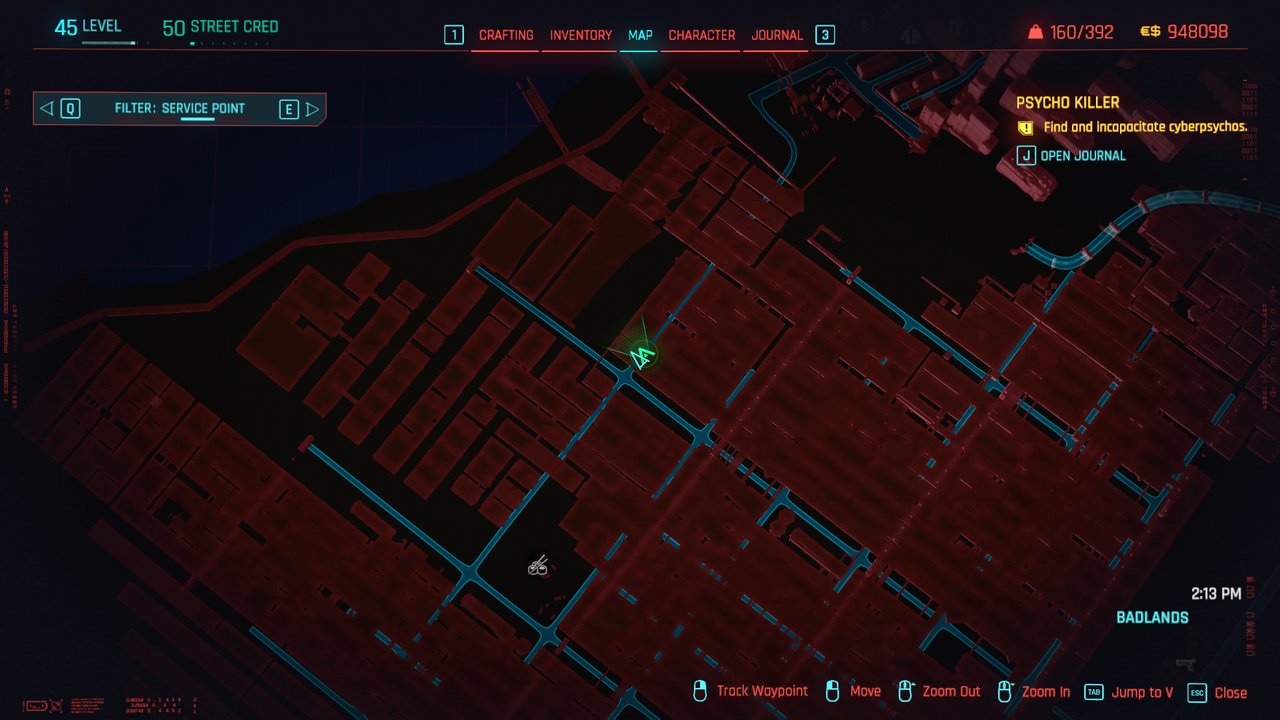Switch to the Inventory tab
Screen dimensions: 1280x720
pyautogui.click(x=580, y=35)
